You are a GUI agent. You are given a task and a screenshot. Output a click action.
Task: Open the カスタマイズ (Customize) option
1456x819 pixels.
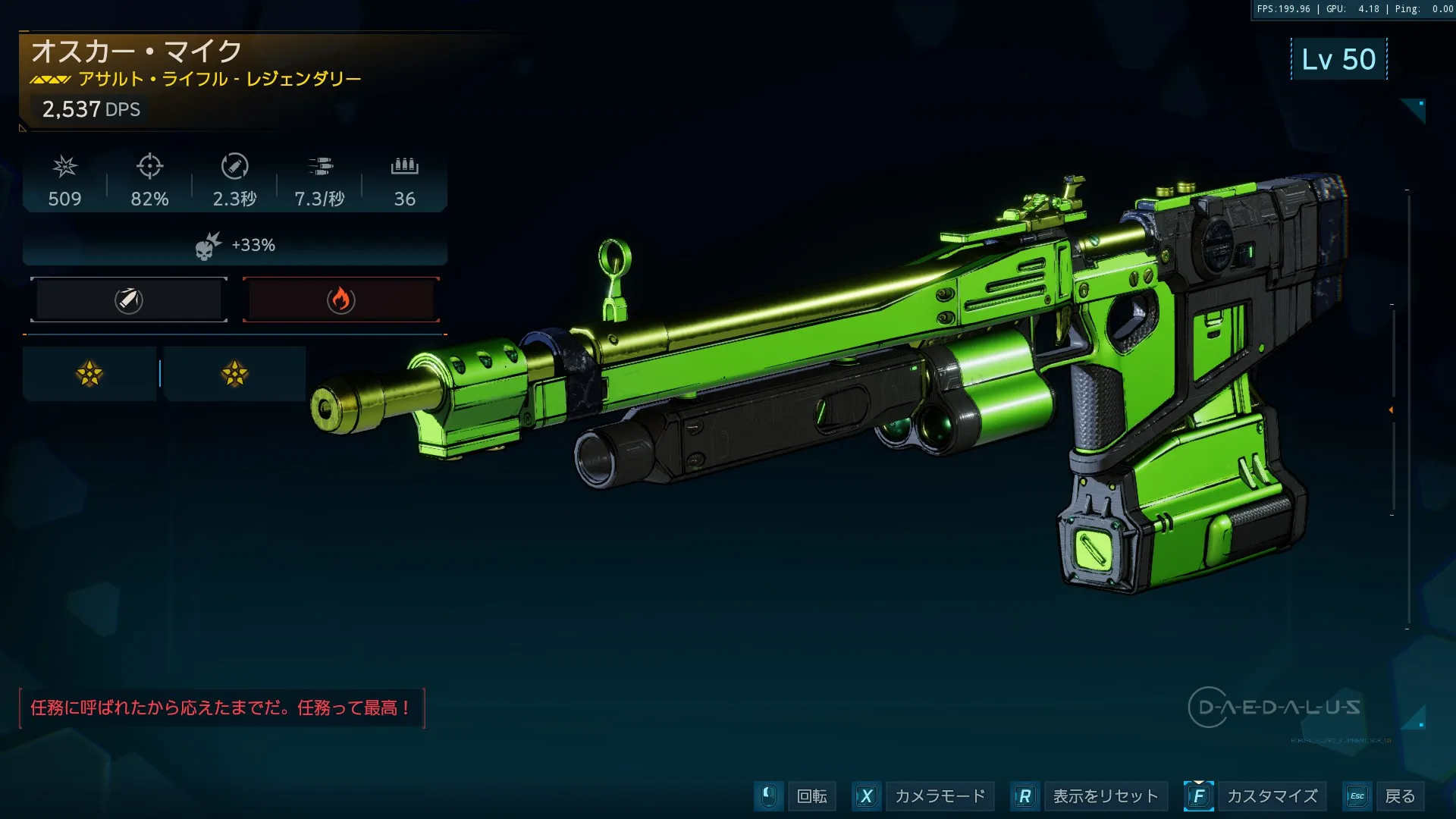tap(1272, 796)
